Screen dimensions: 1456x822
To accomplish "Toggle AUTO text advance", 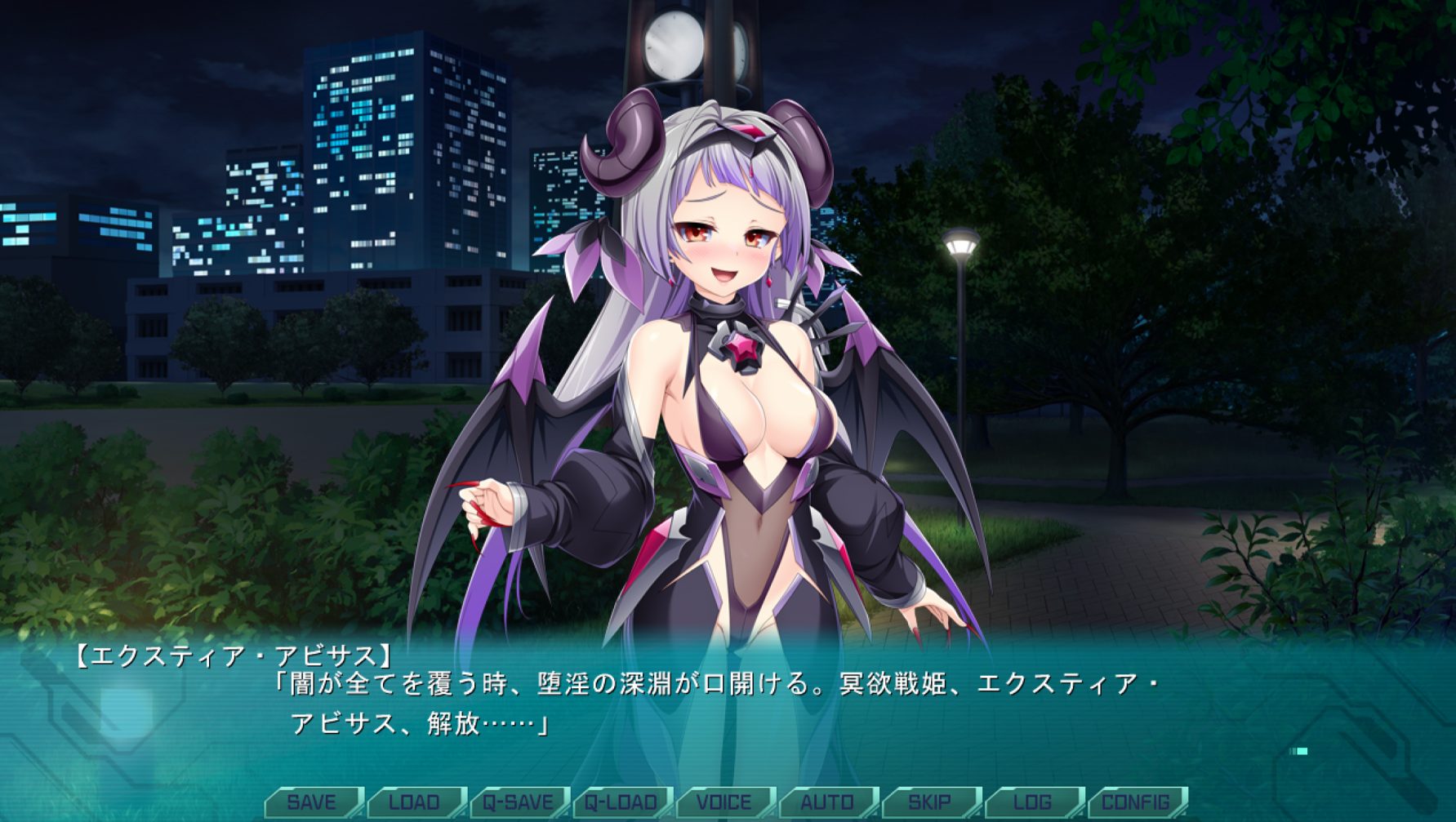I will [x=827, y=802].
